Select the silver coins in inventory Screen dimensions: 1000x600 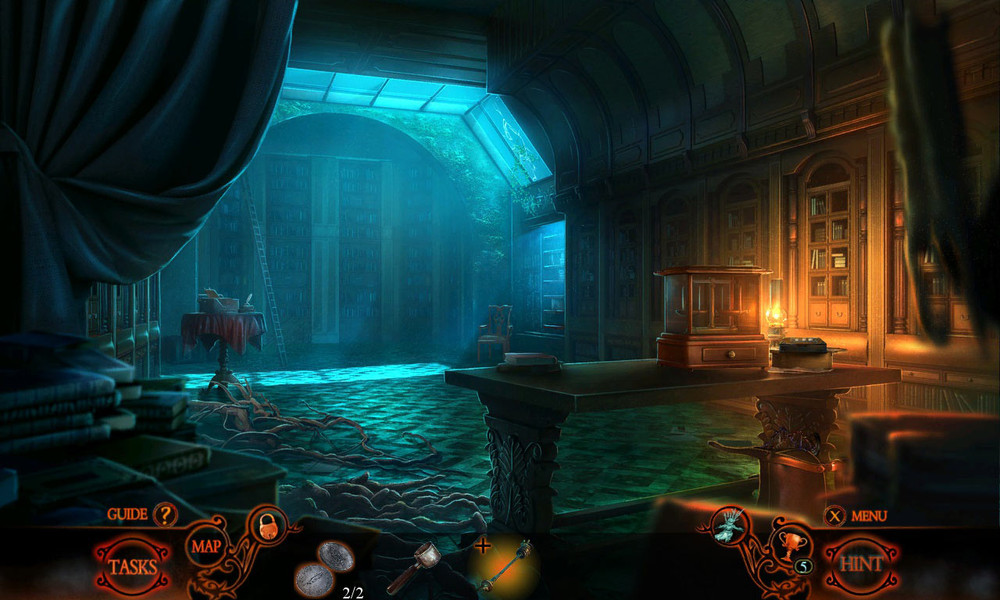coord(323,567)
